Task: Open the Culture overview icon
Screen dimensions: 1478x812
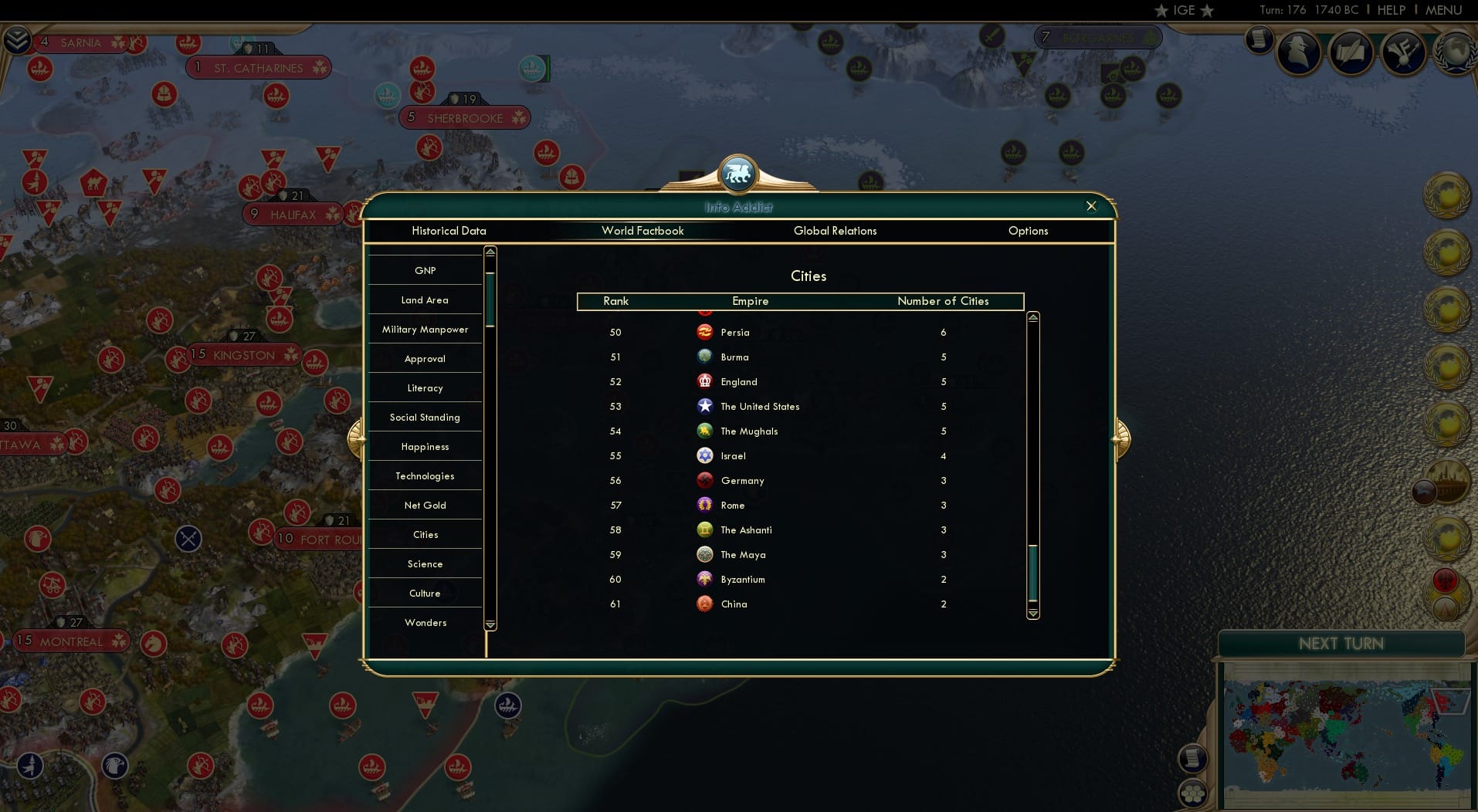Action: point(1402,54)
